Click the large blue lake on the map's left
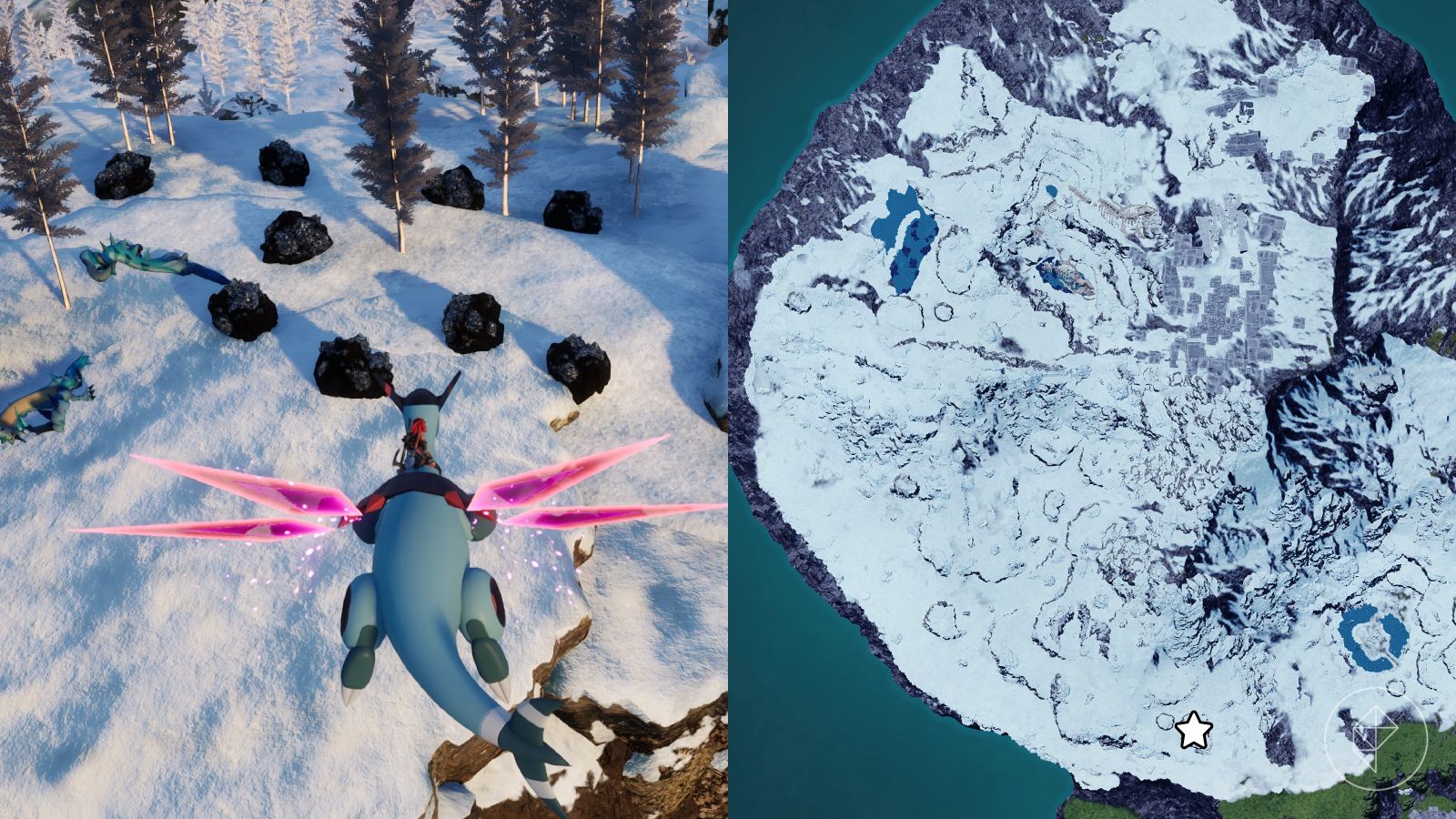This screenshot has width=1456, height=819. [905, 237]
